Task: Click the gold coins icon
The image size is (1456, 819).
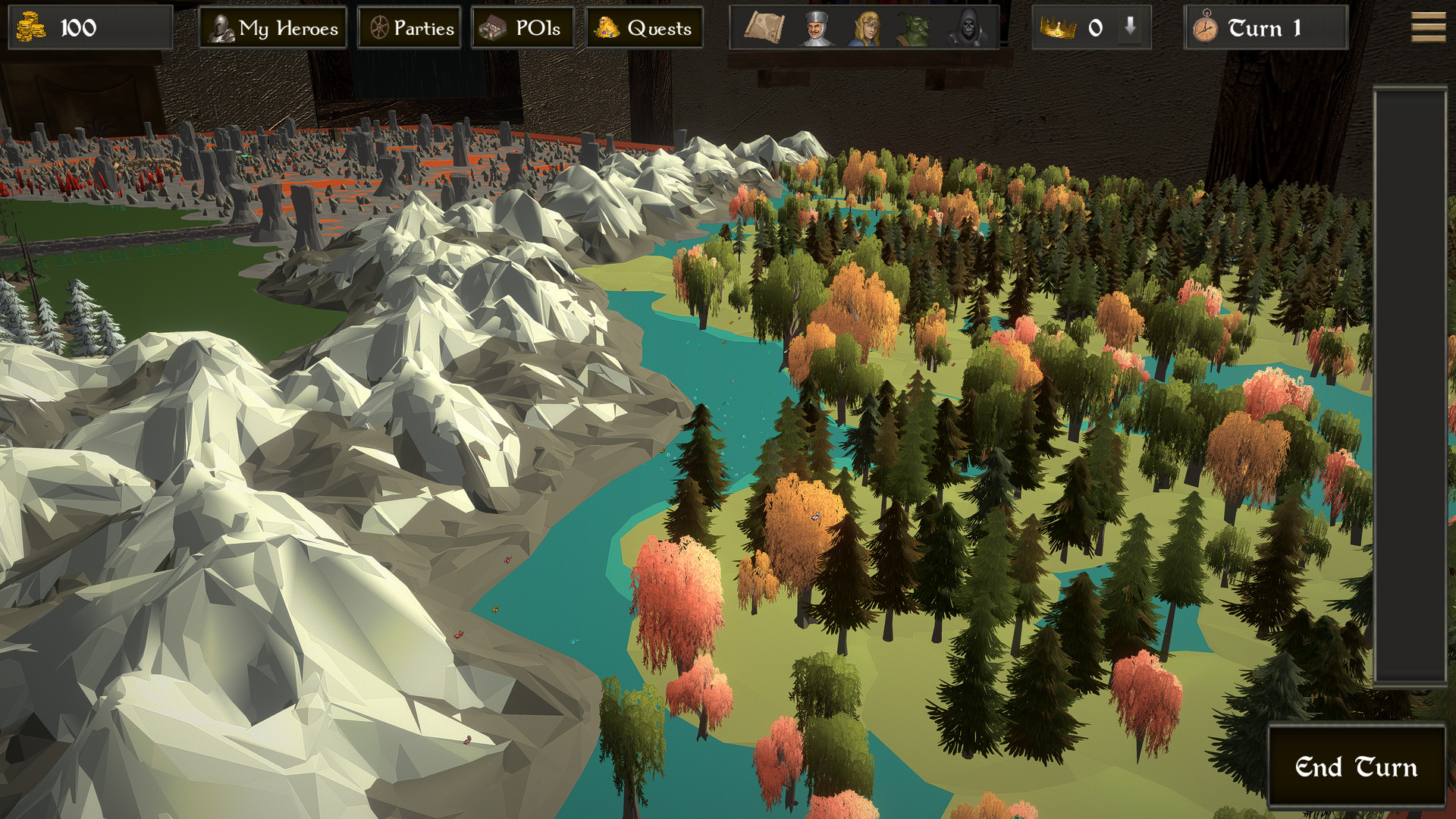Action: point(33,28)
